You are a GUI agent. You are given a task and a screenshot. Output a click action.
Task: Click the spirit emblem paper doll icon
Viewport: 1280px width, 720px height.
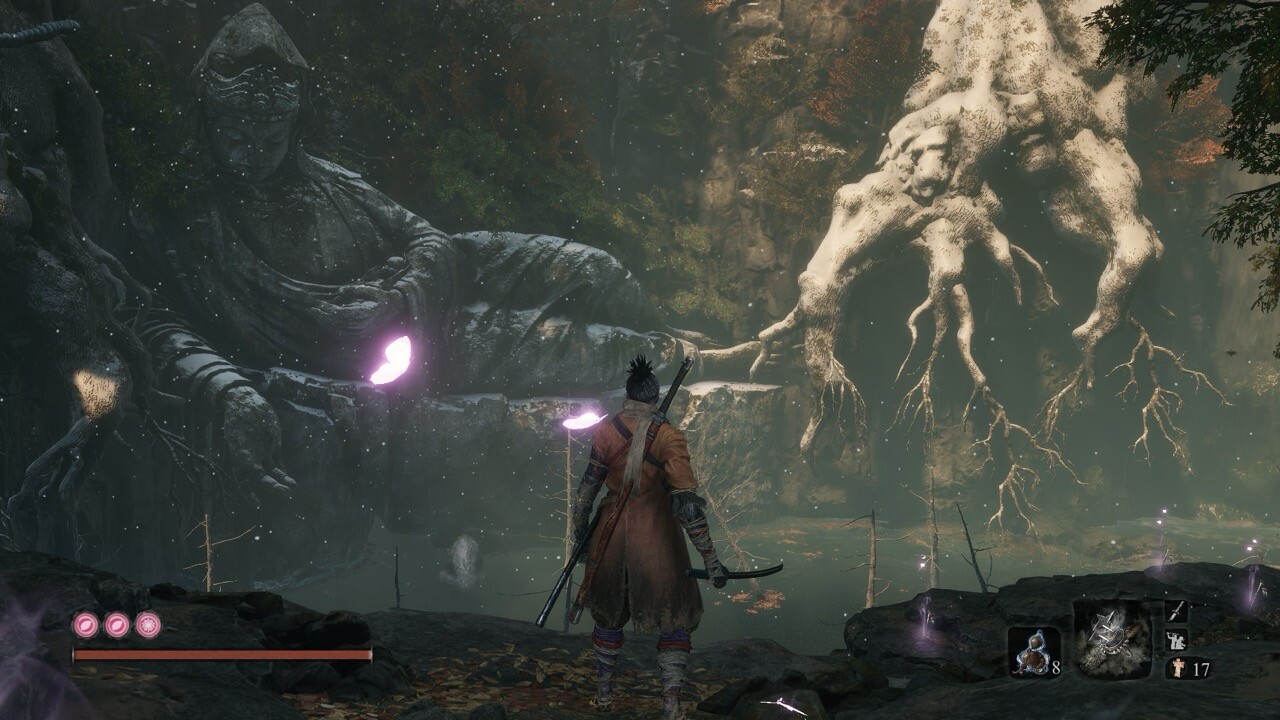(x=1175, y=667)
